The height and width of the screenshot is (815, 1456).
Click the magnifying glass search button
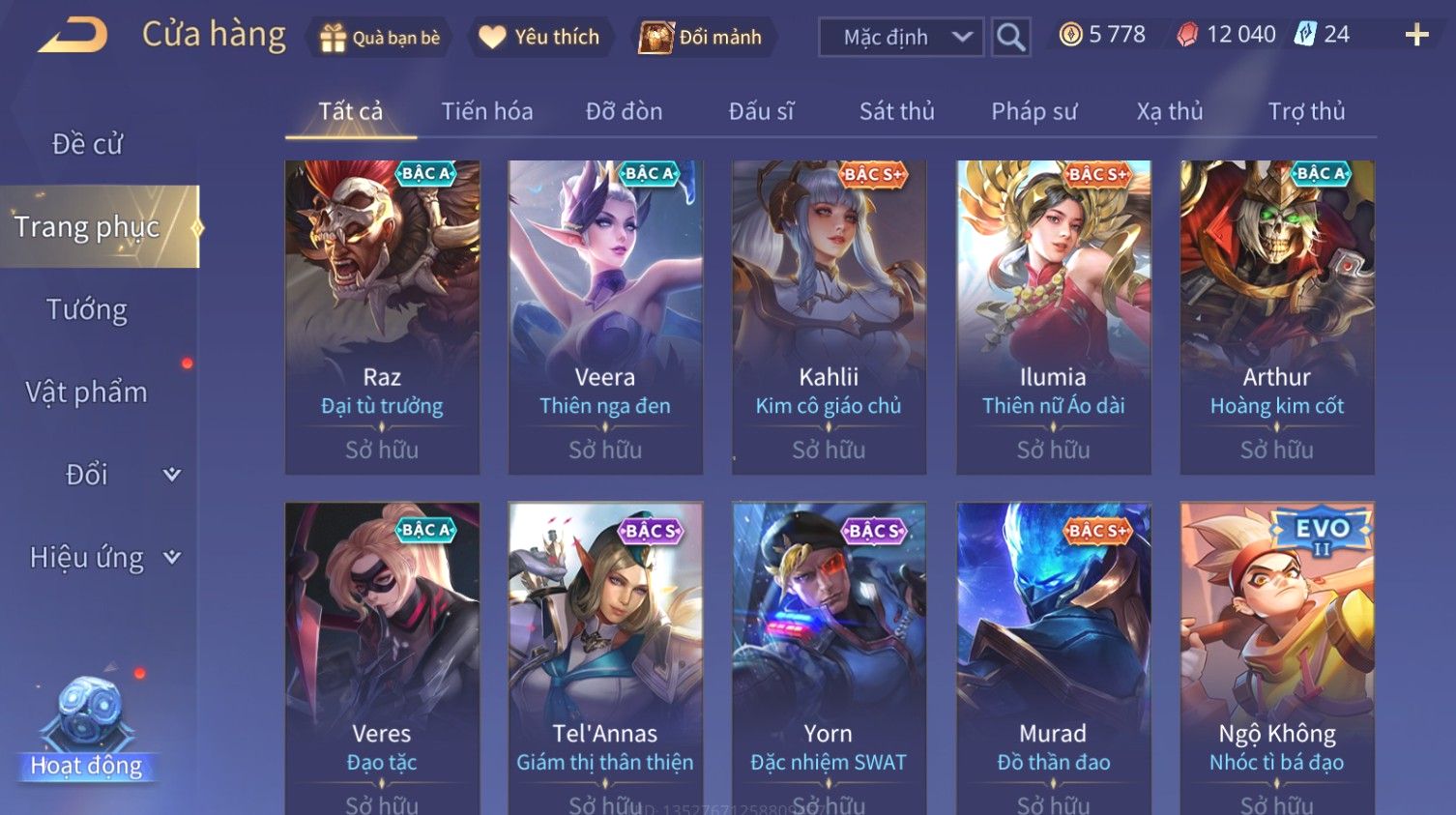click(x=1010, y=38)
